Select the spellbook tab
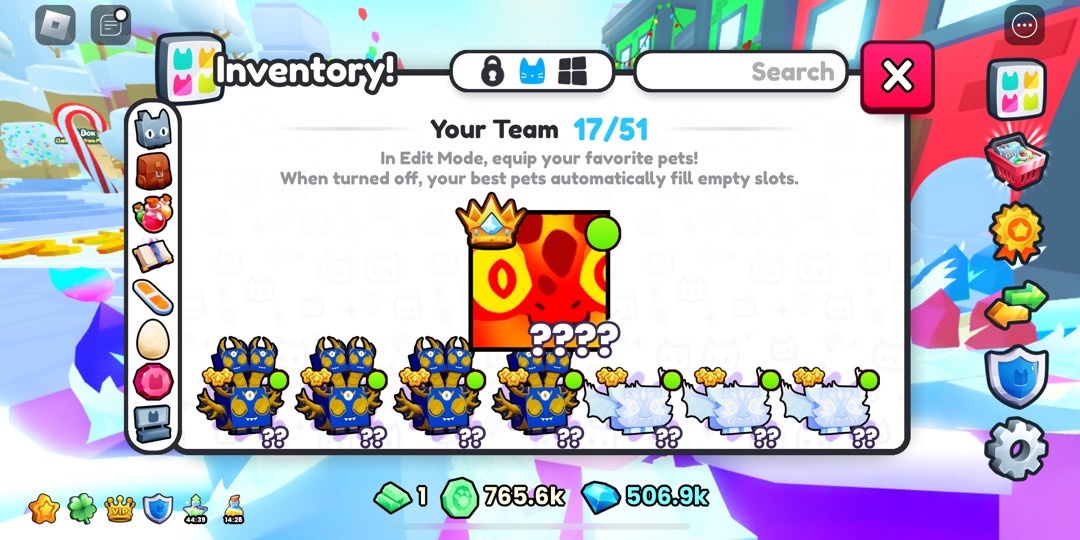The image size is (1080, 540). click(153, 257)
